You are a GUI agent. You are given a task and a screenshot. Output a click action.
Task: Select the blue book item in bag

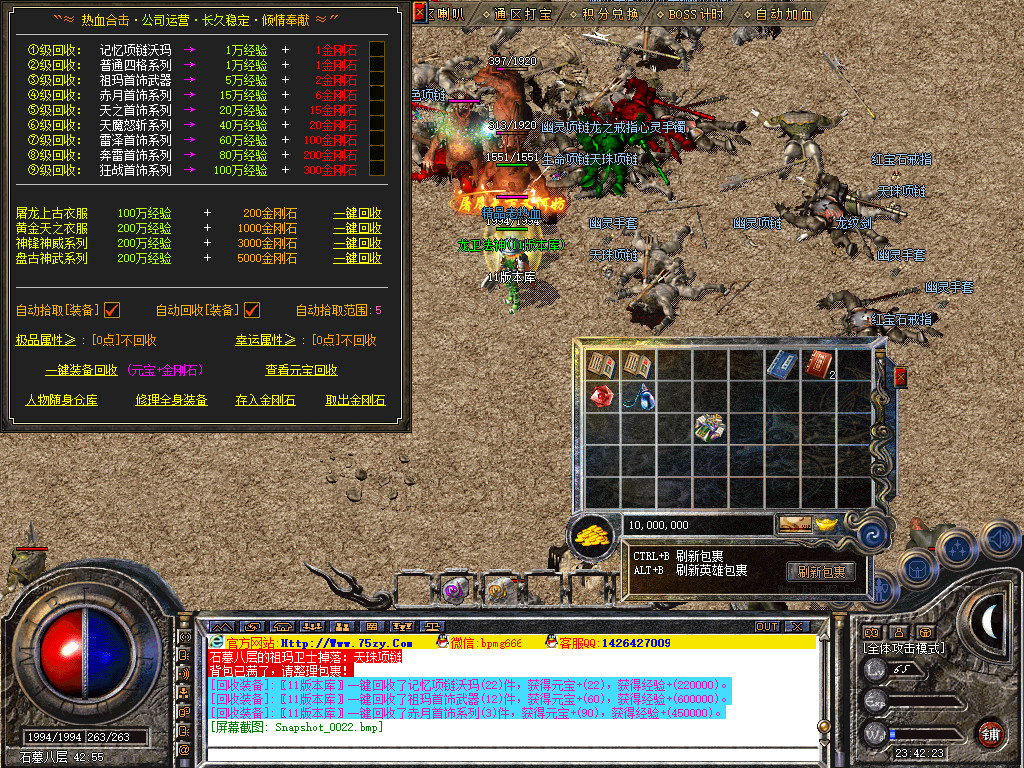(x=780, y=364)
